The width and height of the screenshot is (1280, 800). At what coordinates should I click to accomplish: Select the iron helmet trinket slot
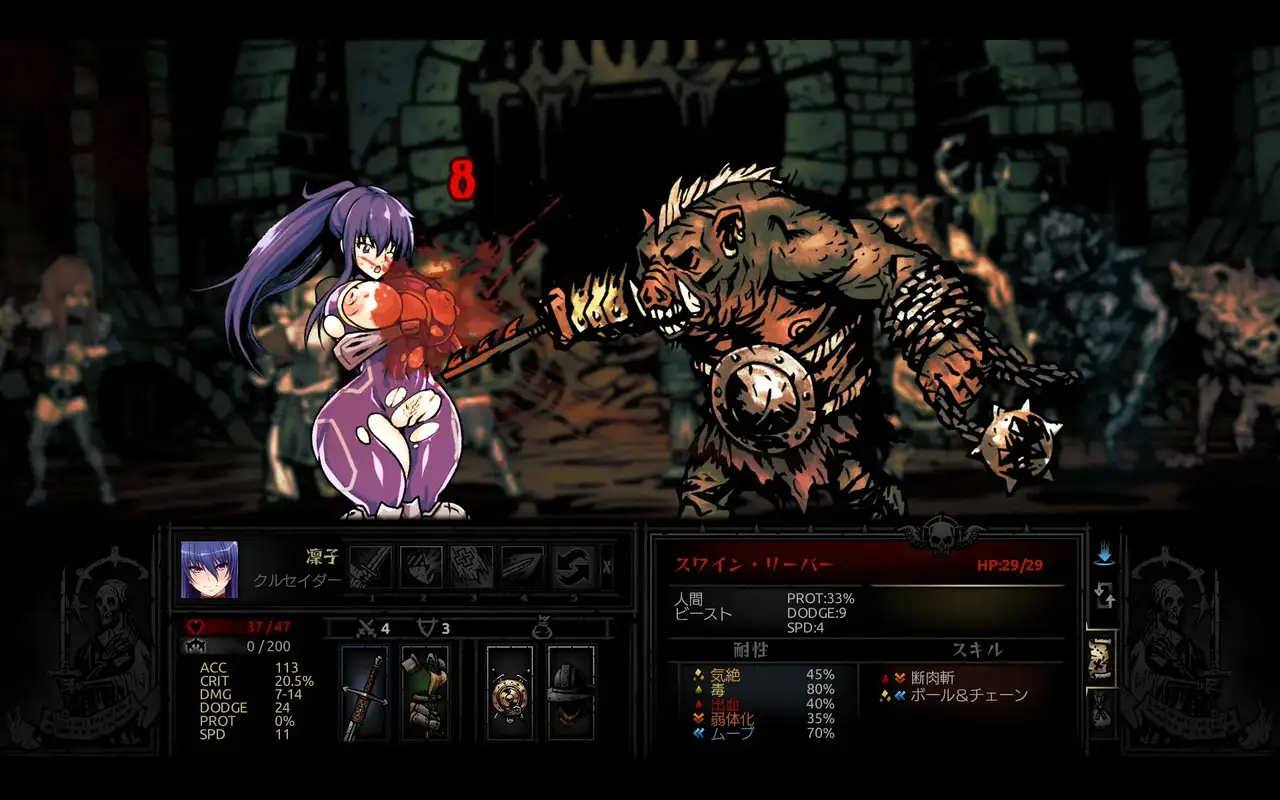(571, 693)
